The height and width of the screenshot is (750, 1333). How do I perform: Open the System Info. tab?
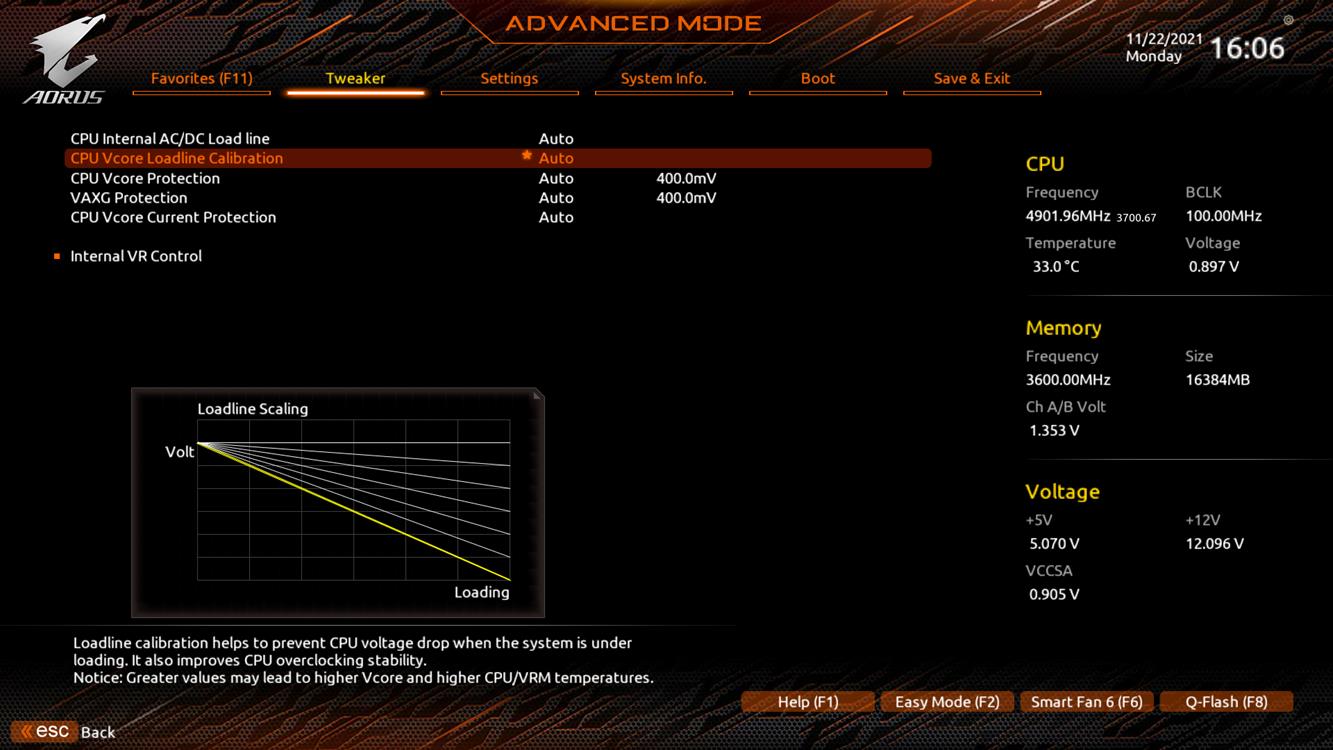pyautogui.click(x=663, y=78)
